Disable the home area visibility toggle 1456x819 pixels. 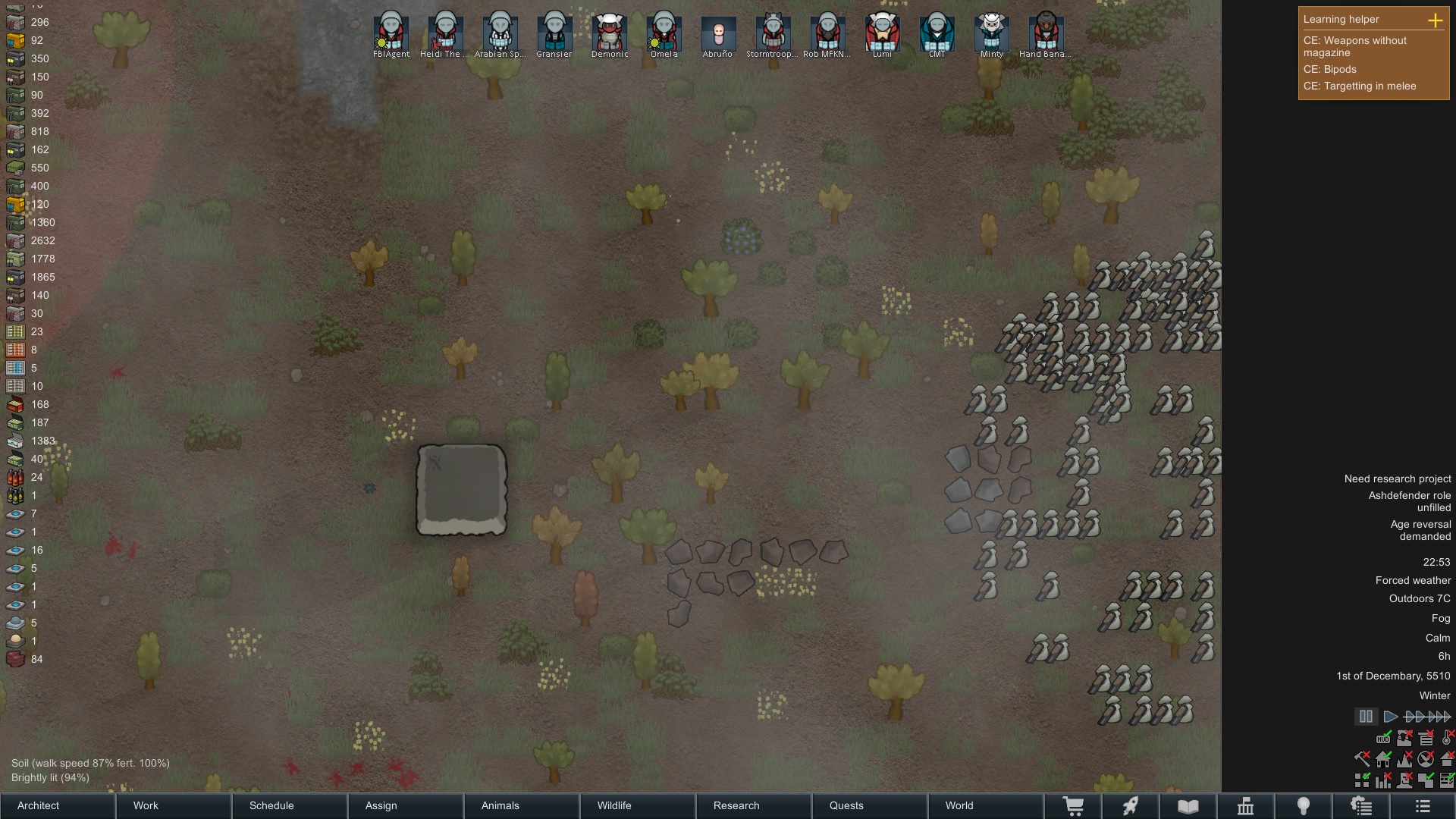1384,758
